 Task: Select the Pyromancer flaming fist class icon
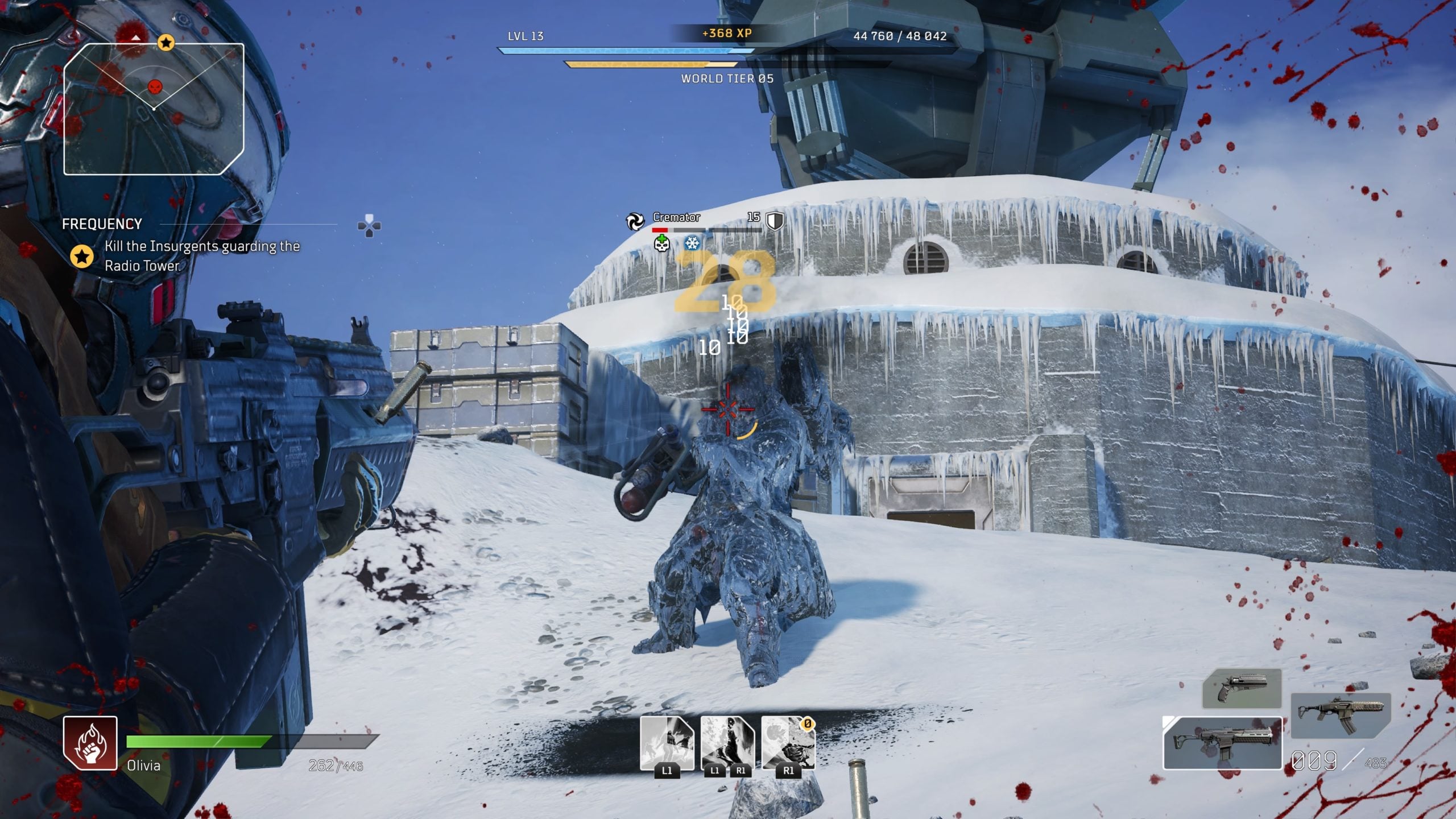90,743
